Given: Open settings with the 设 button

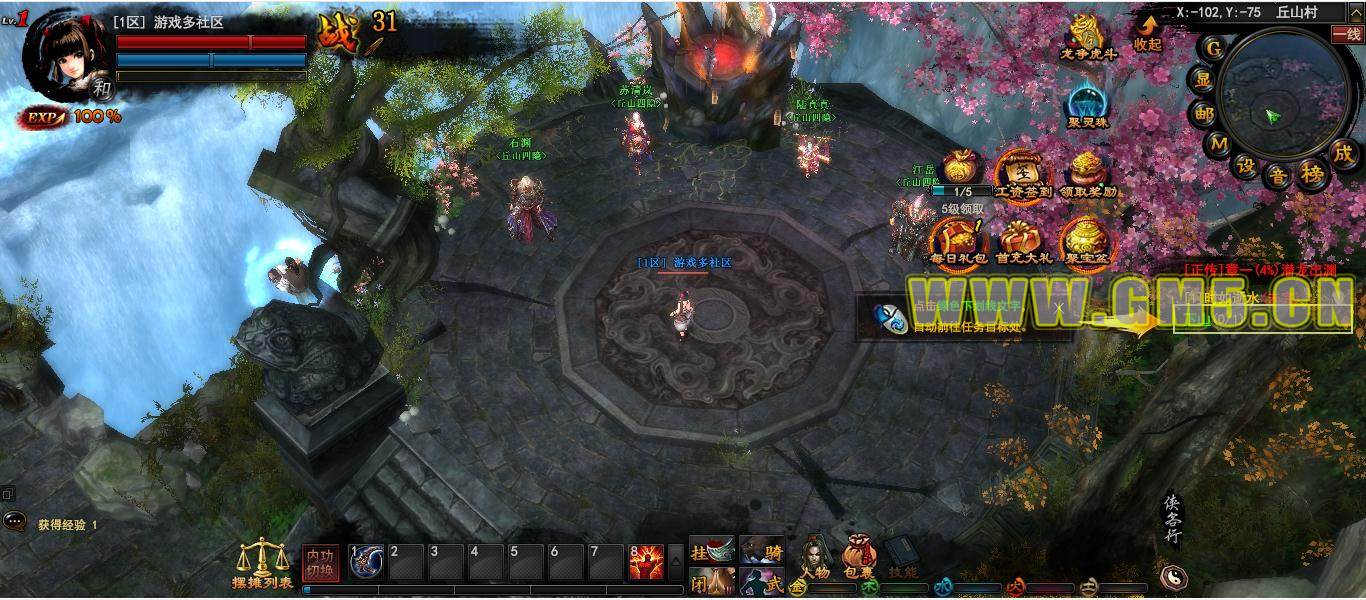Looking at the screenshot, I should [1246, 166].
